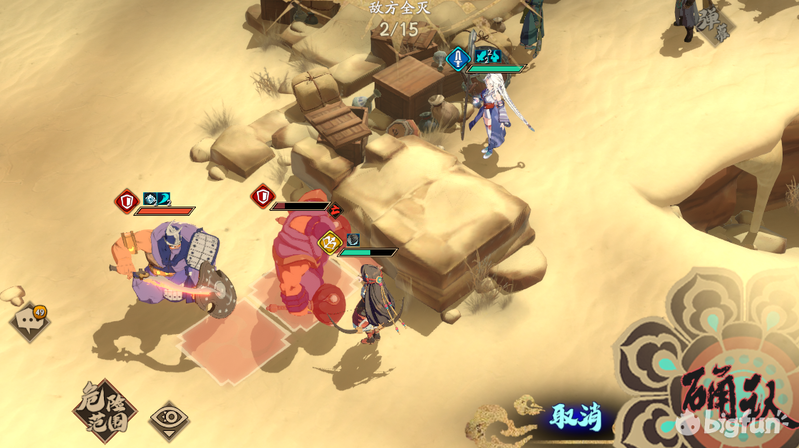Open the chat speech bubble icon
The width and height of the screenshot is (799, 448).
pyautogui.click(x=28, y=322)
